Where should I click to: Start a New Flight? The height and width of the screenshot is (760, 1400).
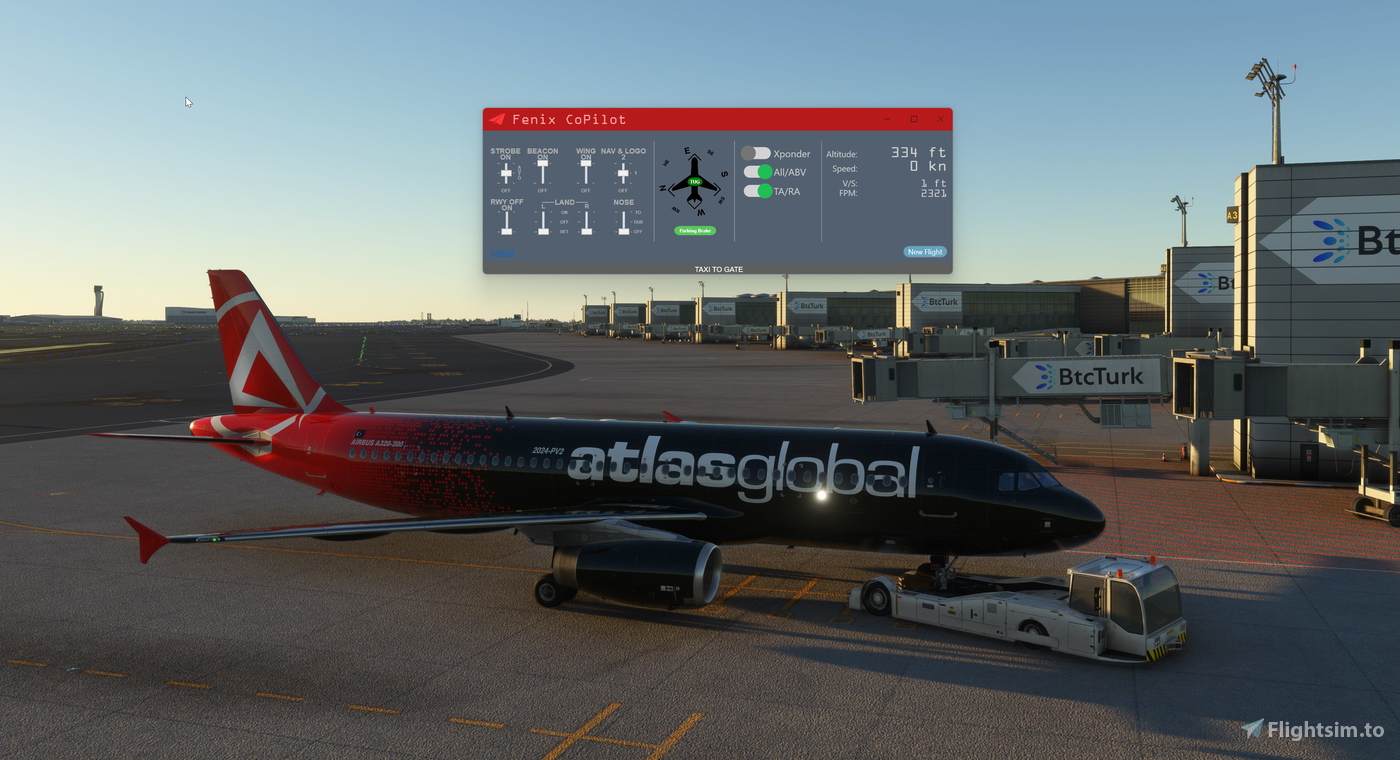(x=925, y=251)
